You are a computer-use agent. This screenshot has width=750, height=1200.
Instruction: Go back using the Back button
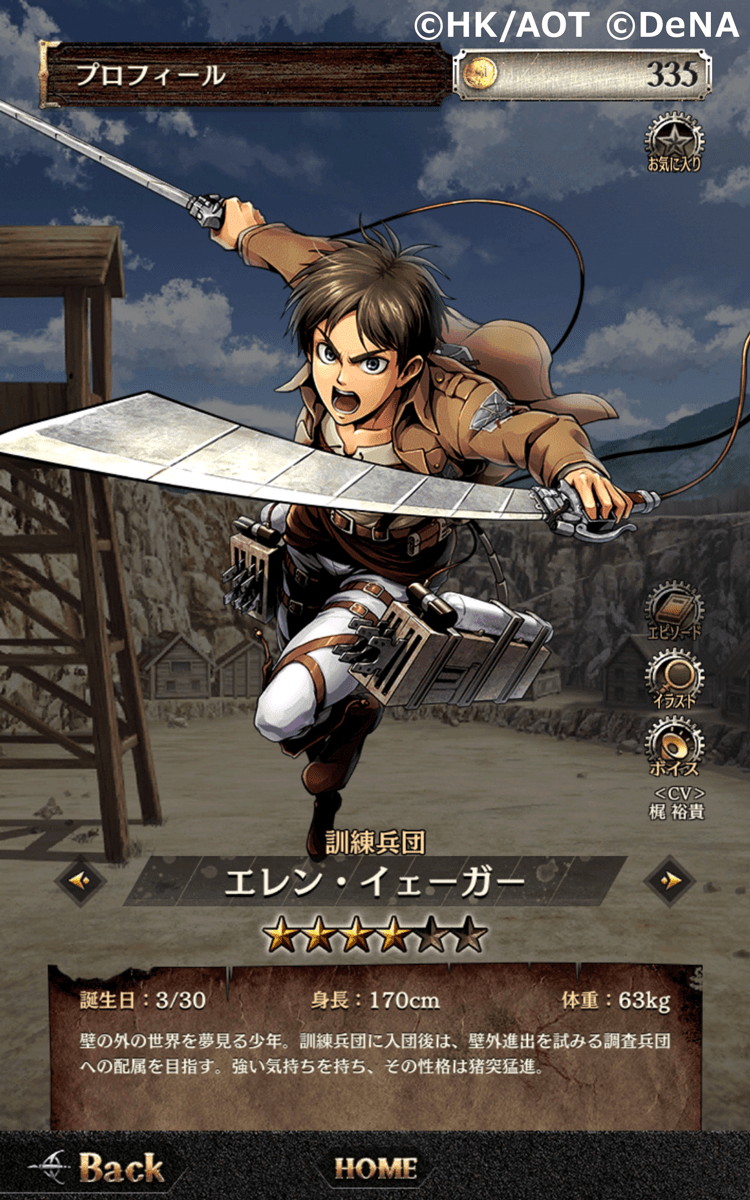(98, 1167)
